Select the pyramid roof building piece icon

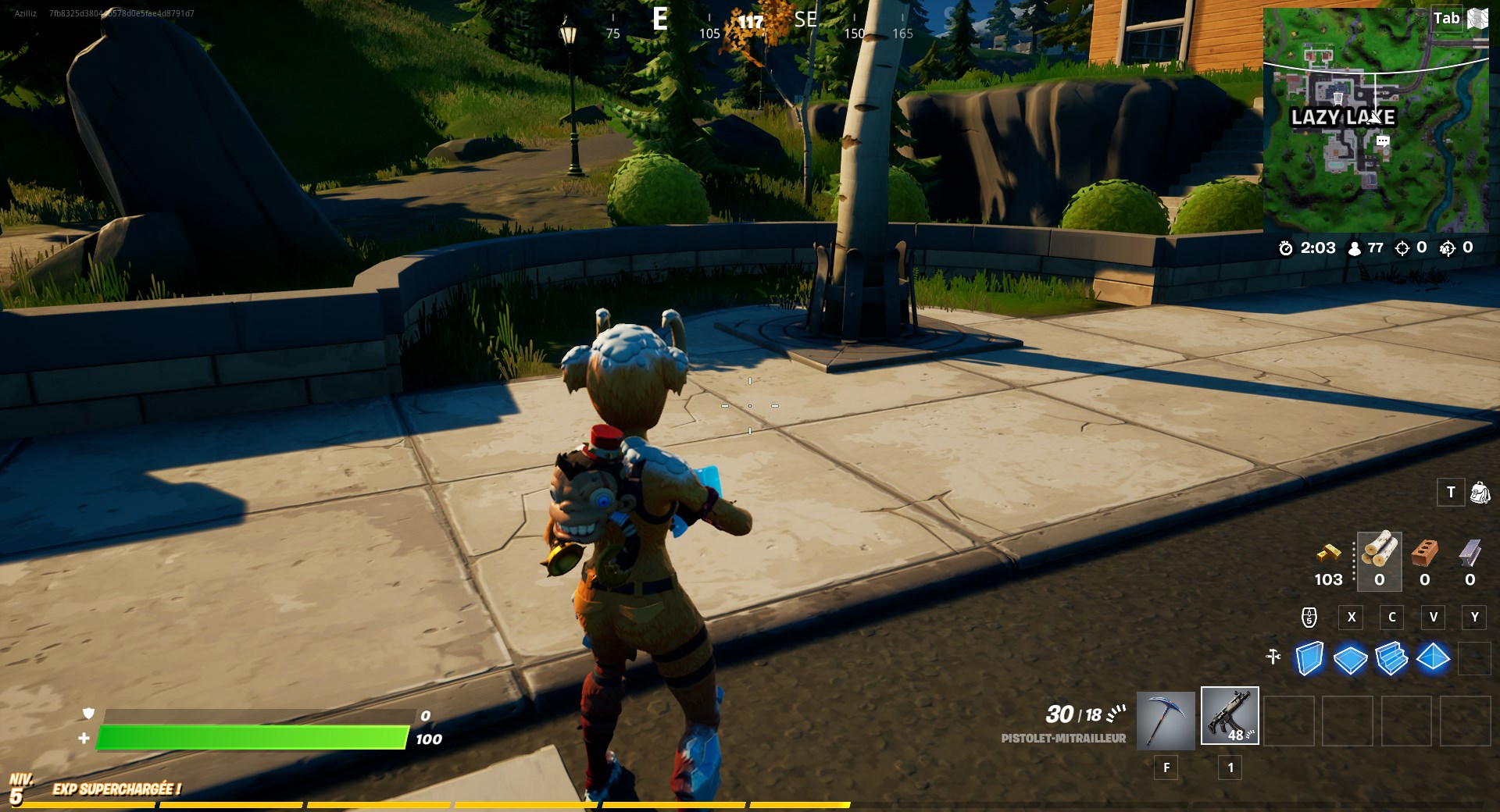[1434, 660]
